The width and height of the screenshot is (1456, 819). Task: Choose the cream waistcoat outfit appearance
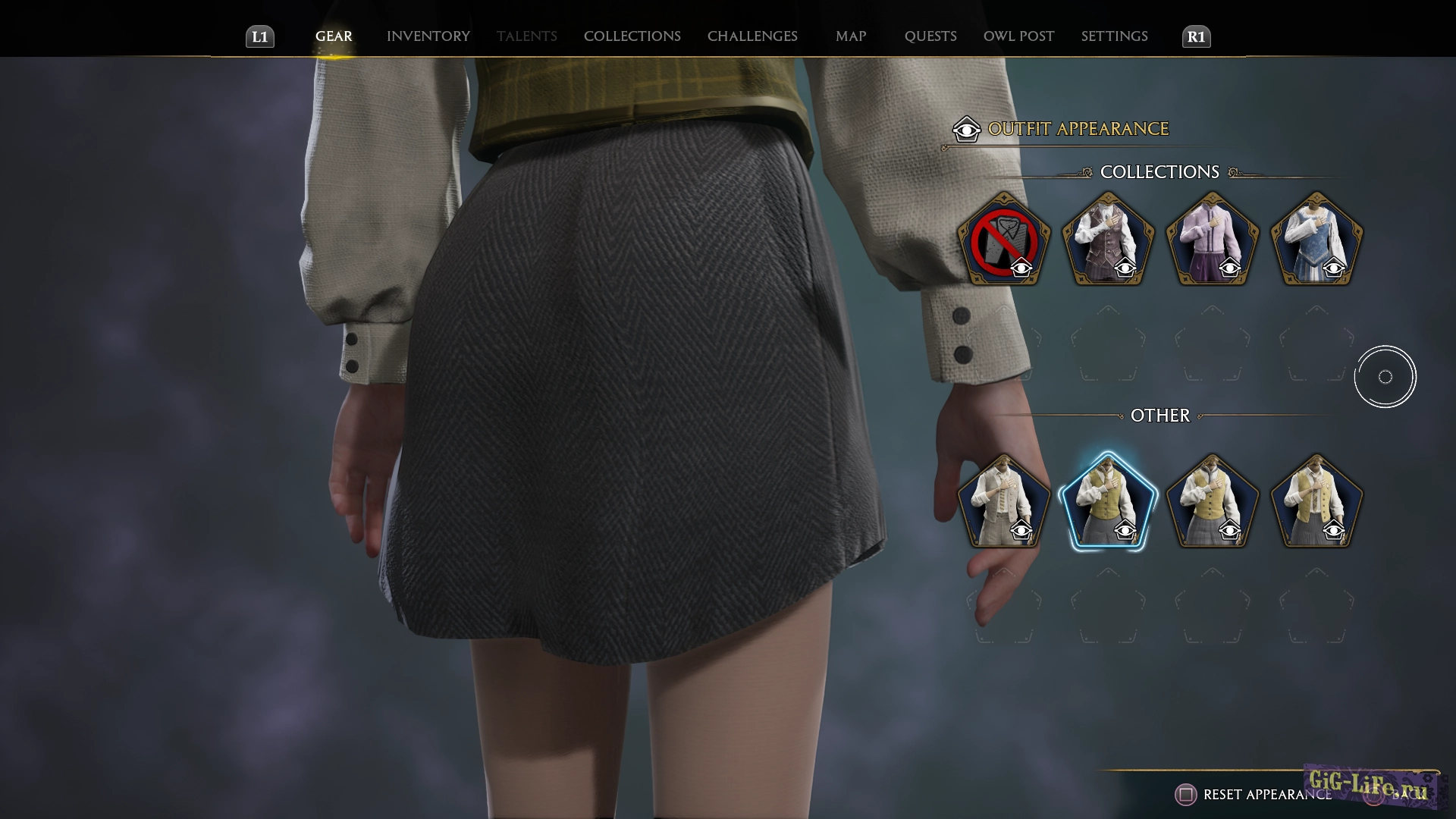point(1003,502)
